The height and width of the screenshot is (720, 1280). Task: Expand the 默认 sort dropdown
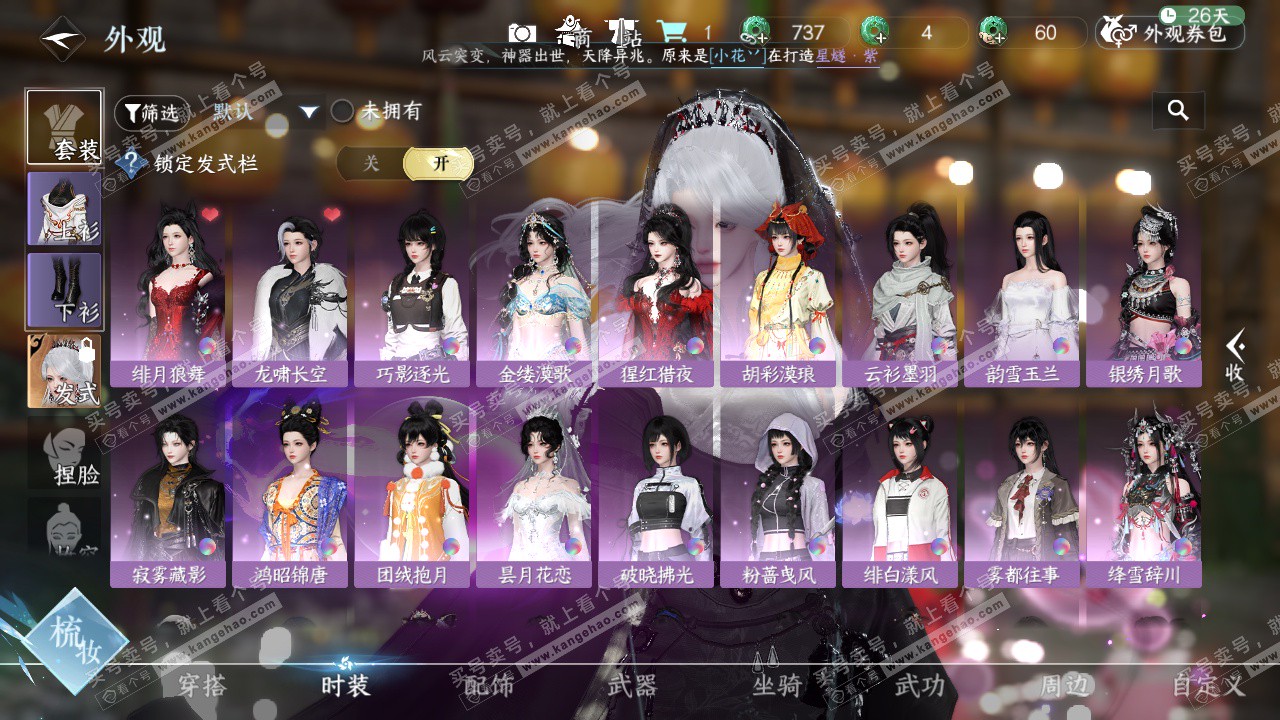(x=308, y=112)
